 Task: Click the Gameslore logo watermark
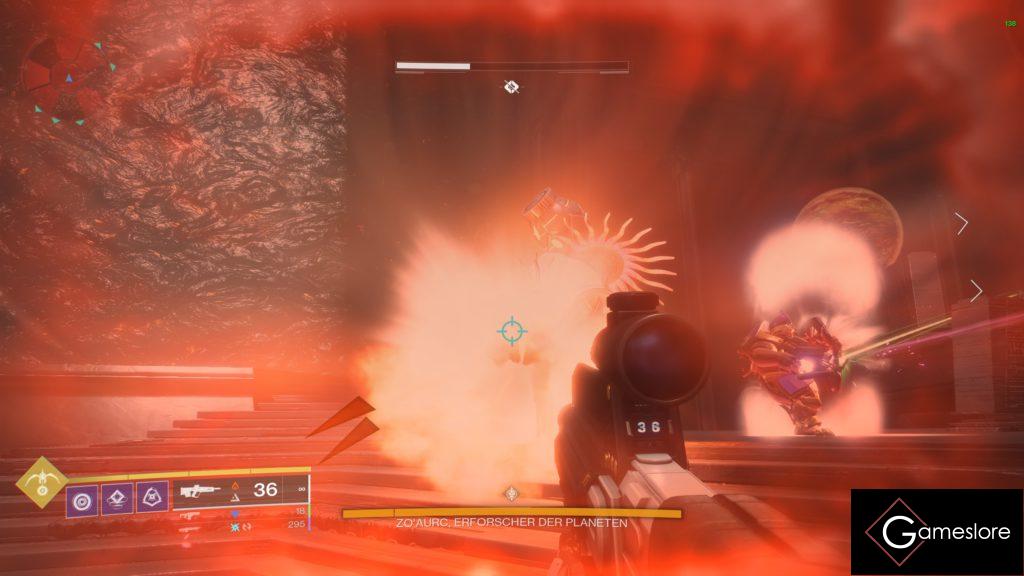tap(936, 532)
